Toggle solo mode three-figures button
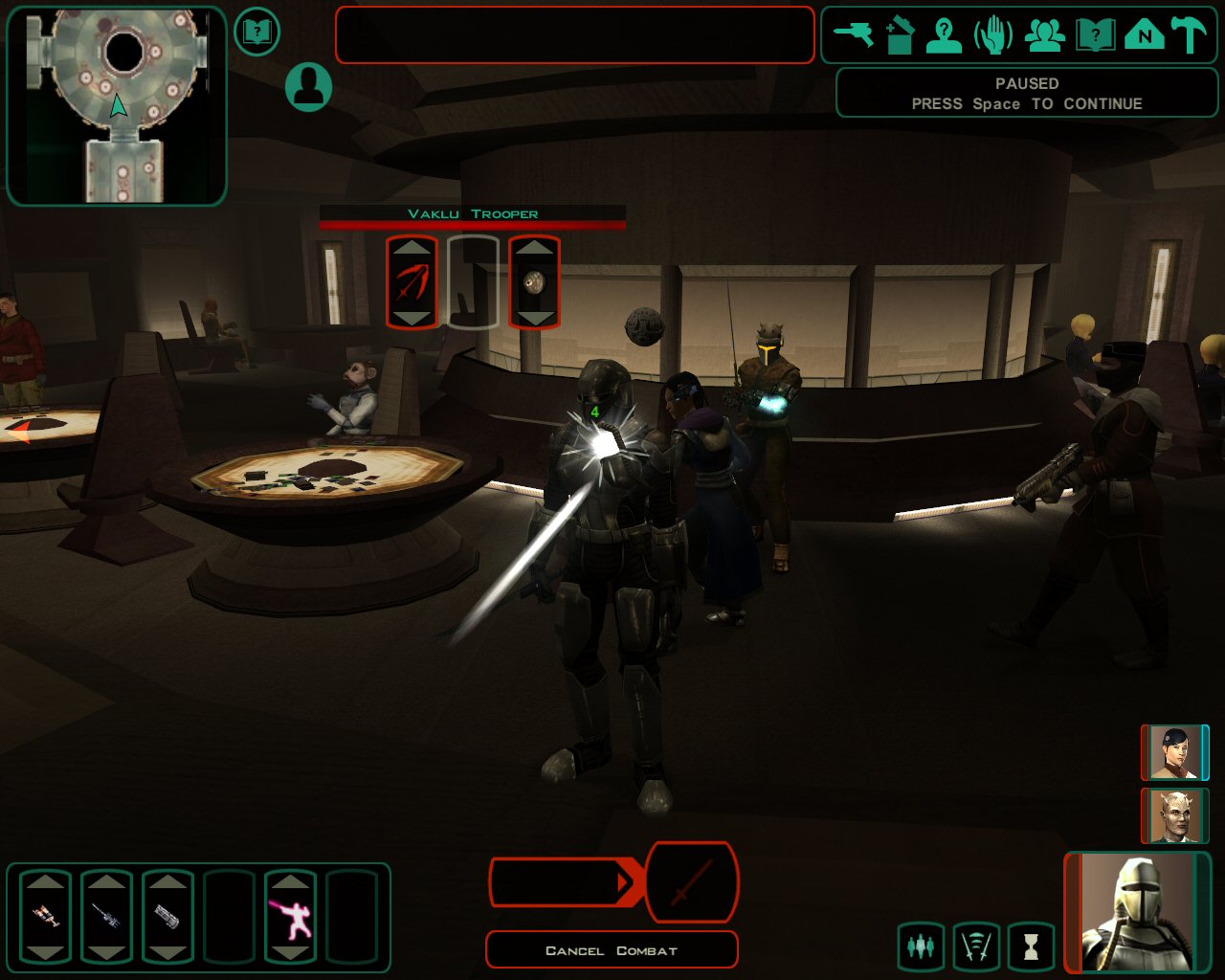 921,947
